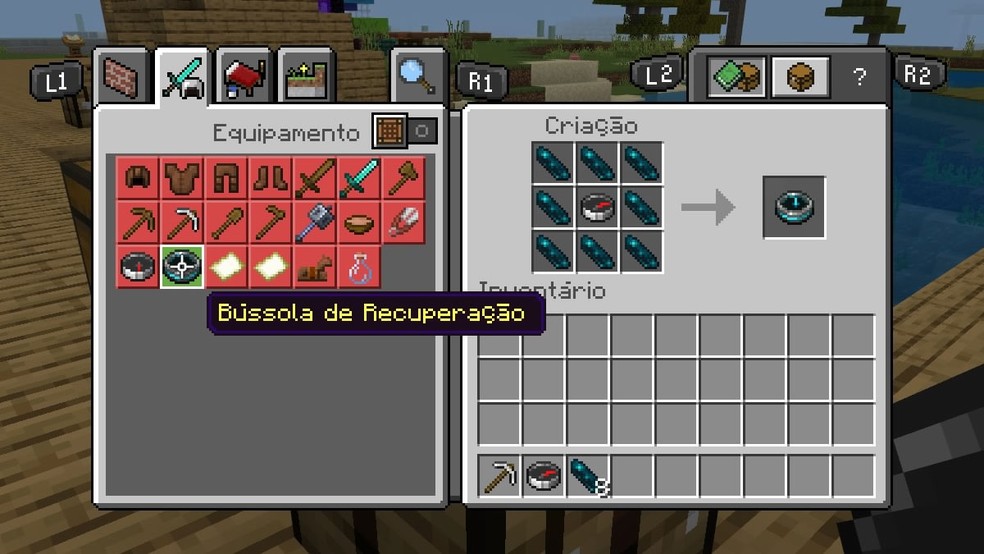The width and height of the screenshot is (984, 554).
Task: Click the compass in the crafting grid center
Action: coord(597,208)
